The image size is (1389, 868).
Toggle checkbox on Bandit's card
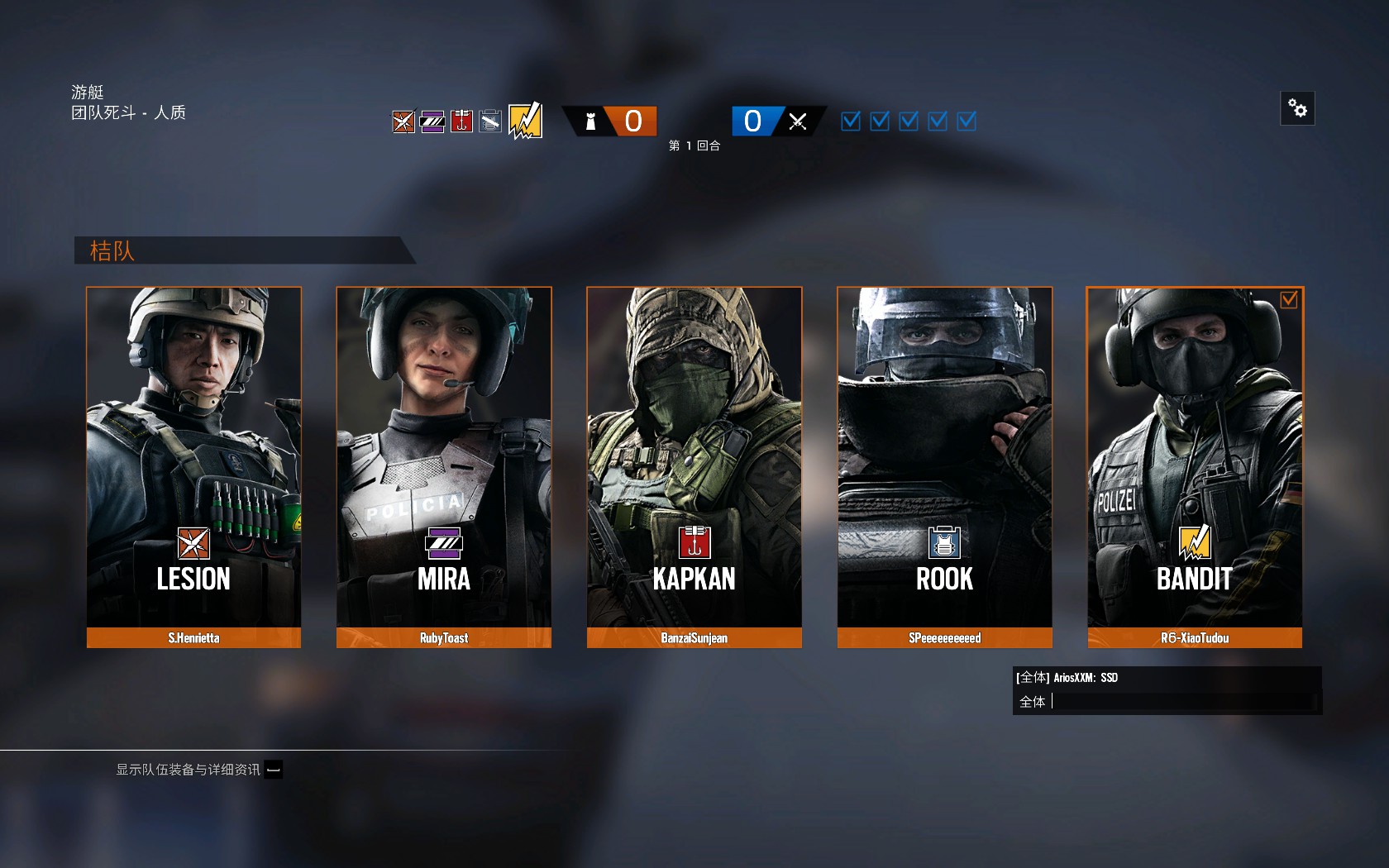pos(1288,300)
